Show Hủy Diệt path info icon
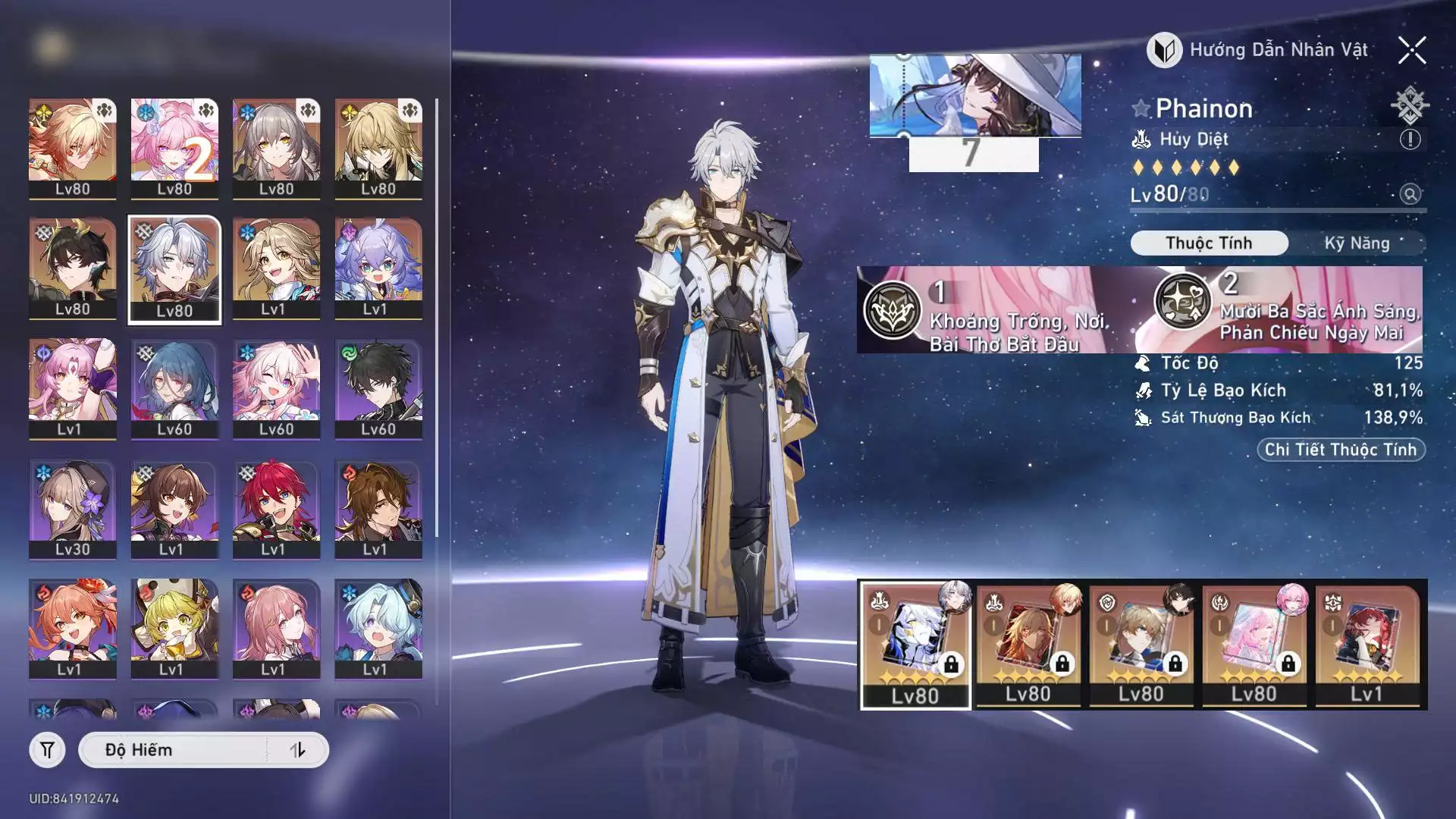 (1410, 140)
